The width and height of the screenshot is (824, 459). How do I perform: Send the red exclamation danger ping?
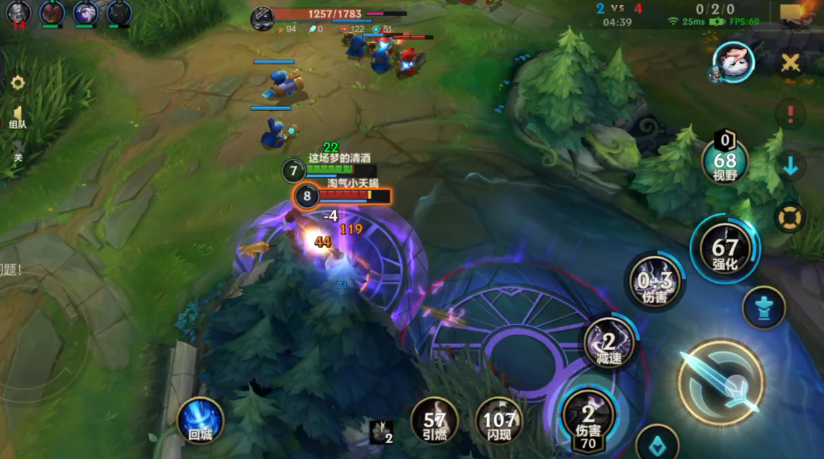[x=791, y=114]
